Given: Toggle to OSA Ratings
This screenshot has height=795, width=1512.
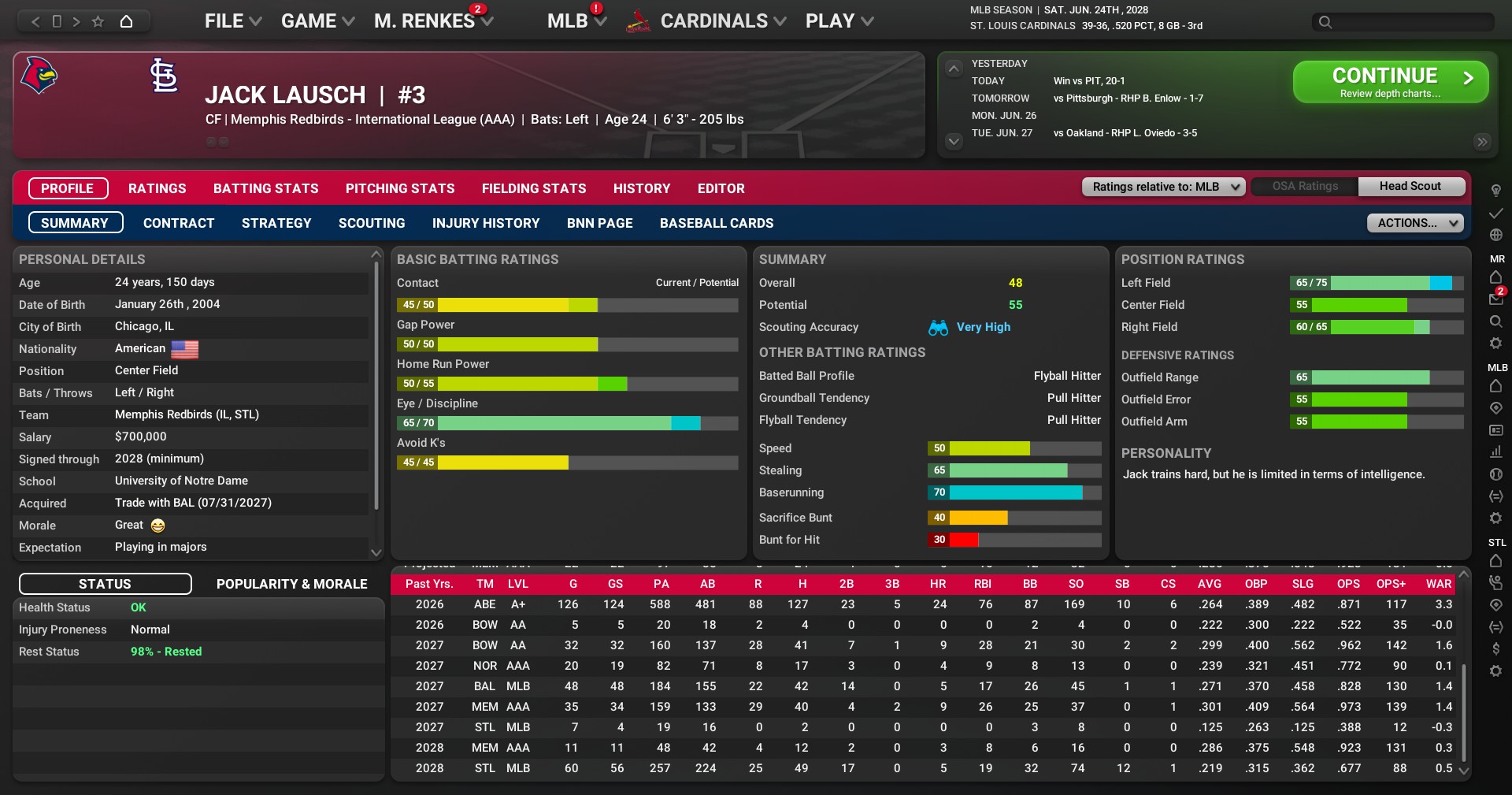Looking at the screenshot, I should click(1305, 187).
